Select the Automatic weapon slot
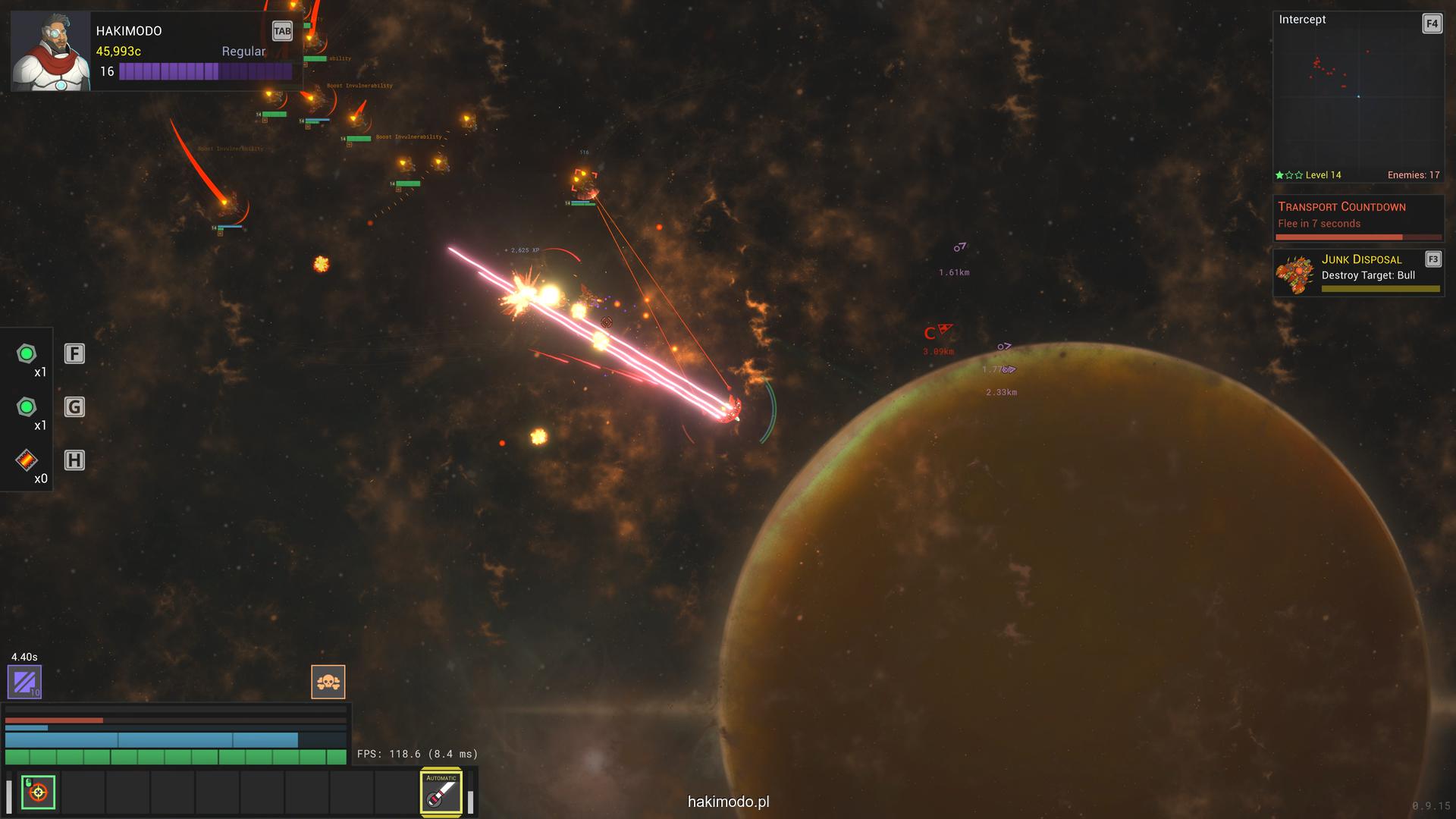Screen dimensions: 1456x819 tap(441, 792)
